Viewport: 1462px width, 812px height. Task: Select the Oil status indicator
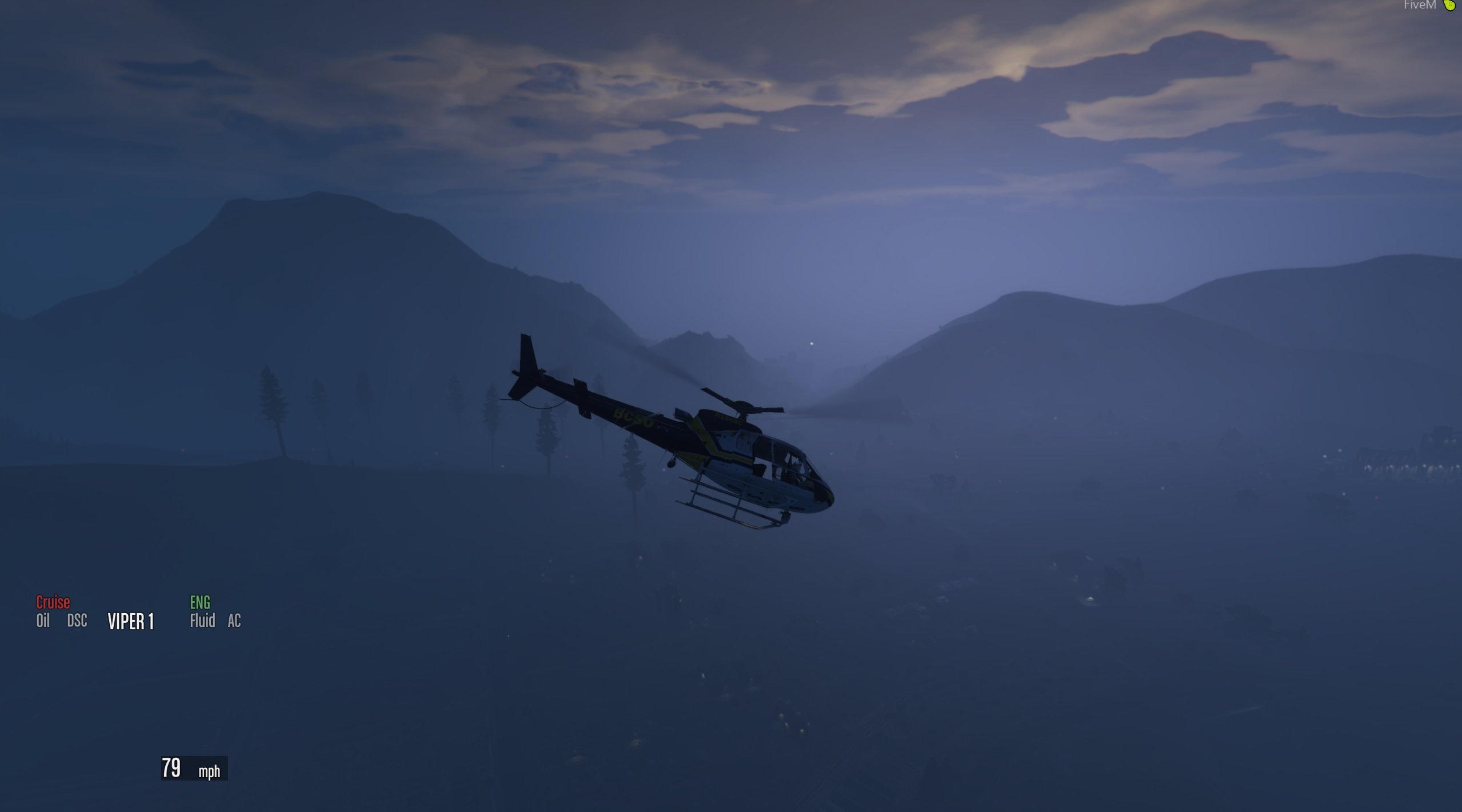tap(43, 621)
